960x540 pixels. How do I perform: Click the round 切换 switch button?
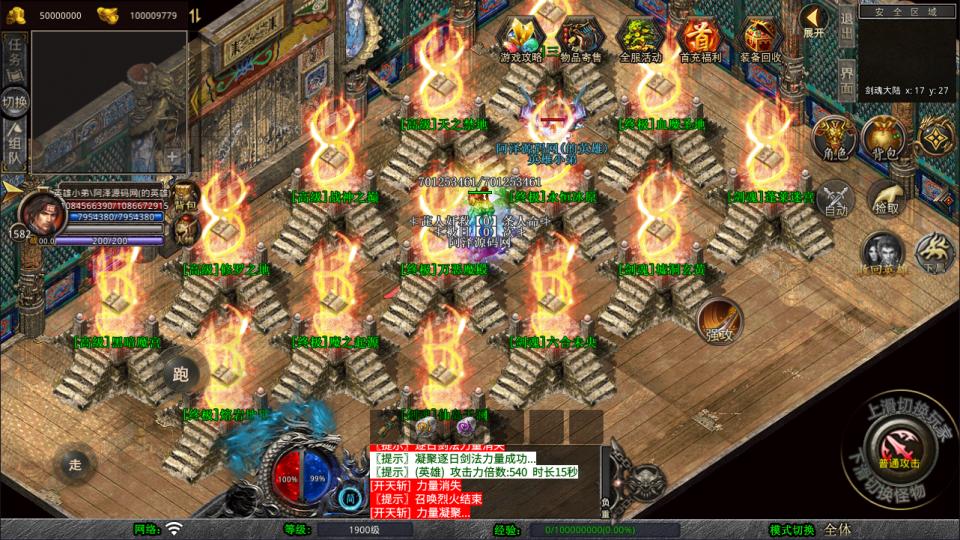[15, 102]
